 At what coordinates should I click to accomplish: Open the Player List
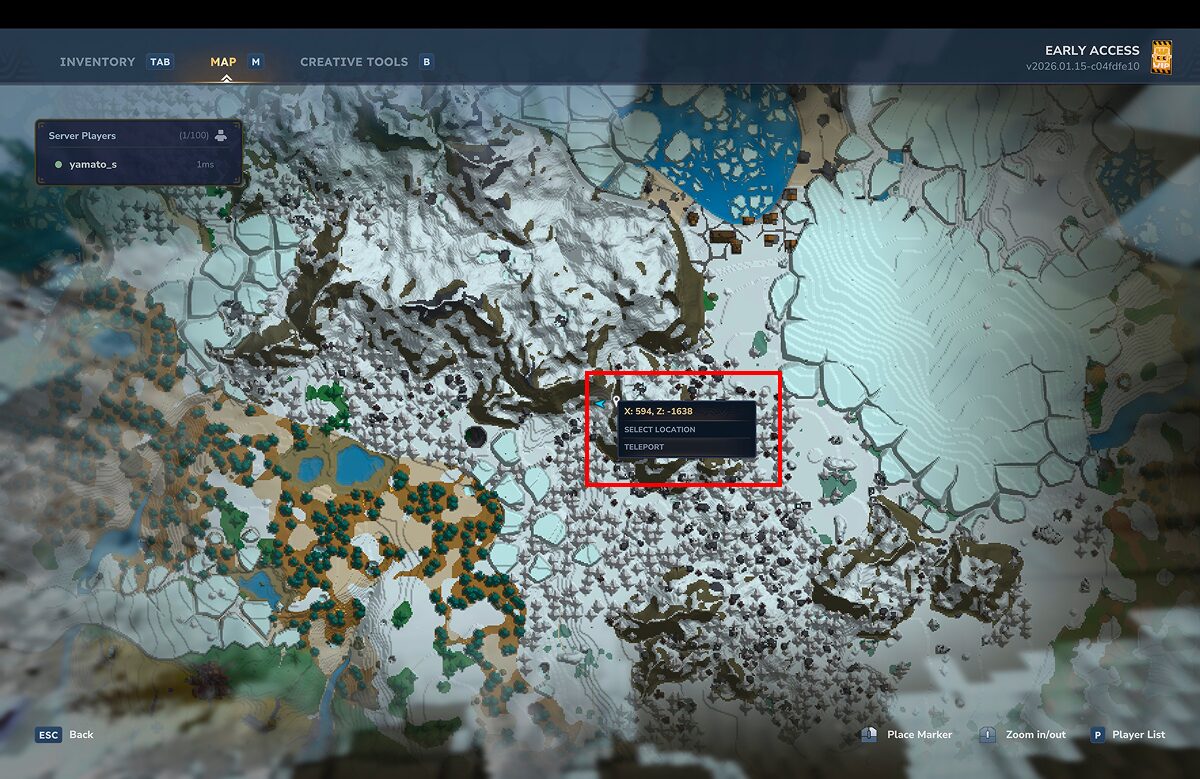[x=1138, y=735]
